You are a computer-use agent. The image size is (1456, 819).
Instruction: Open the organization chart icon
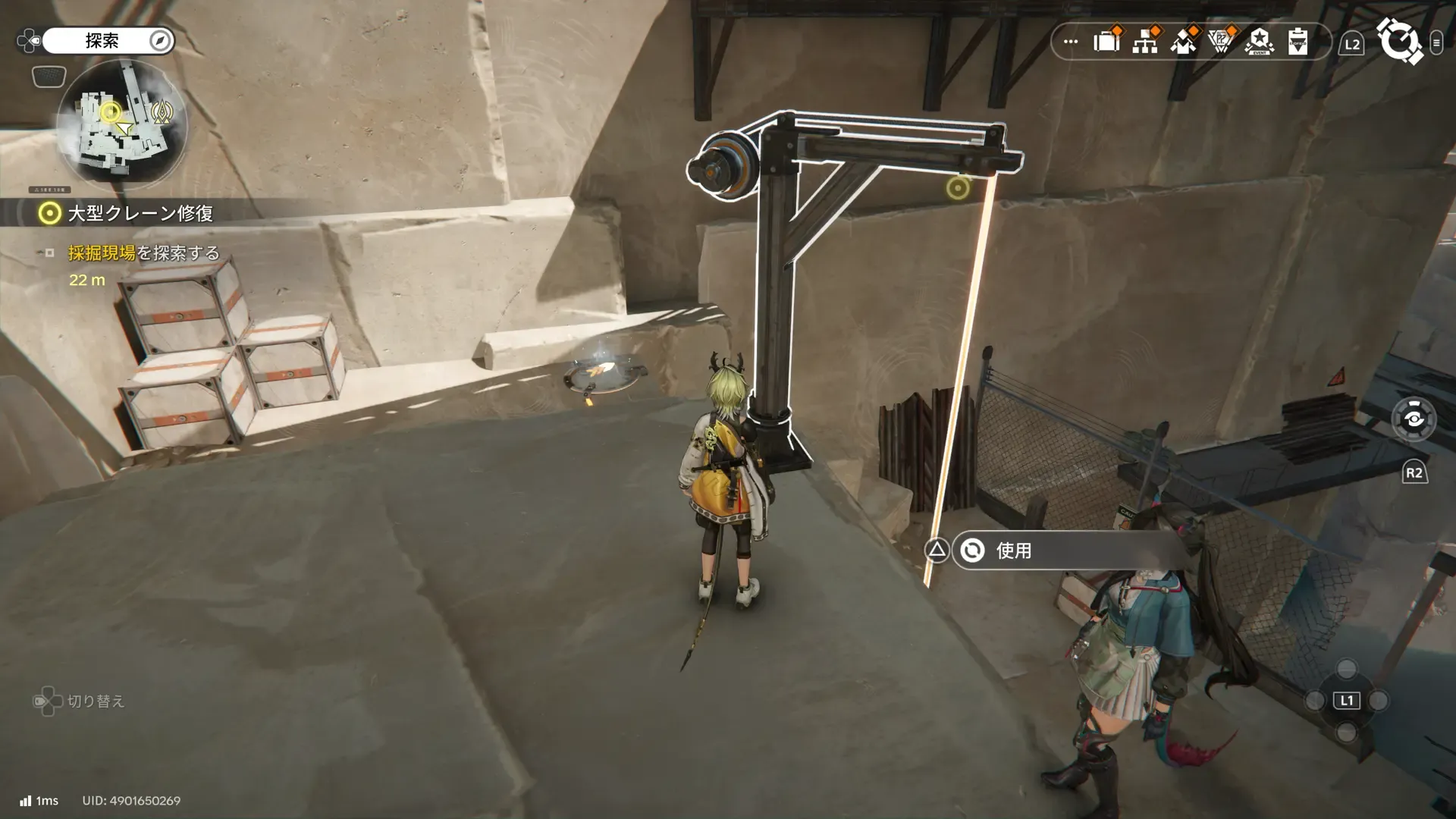click(1144, 42)
